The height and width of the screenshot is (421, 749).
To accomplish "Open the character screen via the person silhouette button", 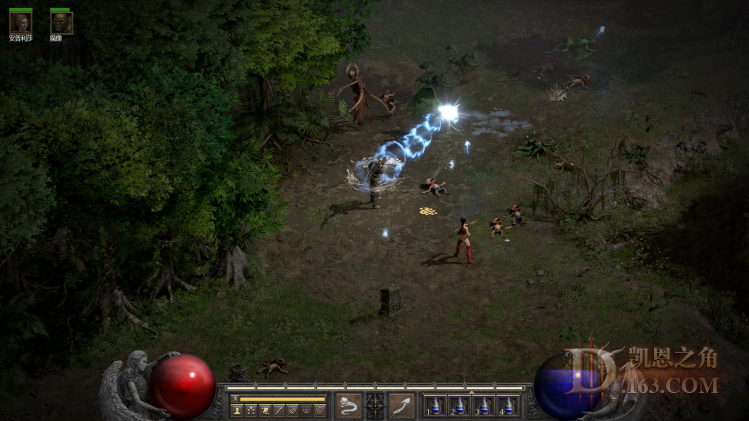I will tap(236, 410).
